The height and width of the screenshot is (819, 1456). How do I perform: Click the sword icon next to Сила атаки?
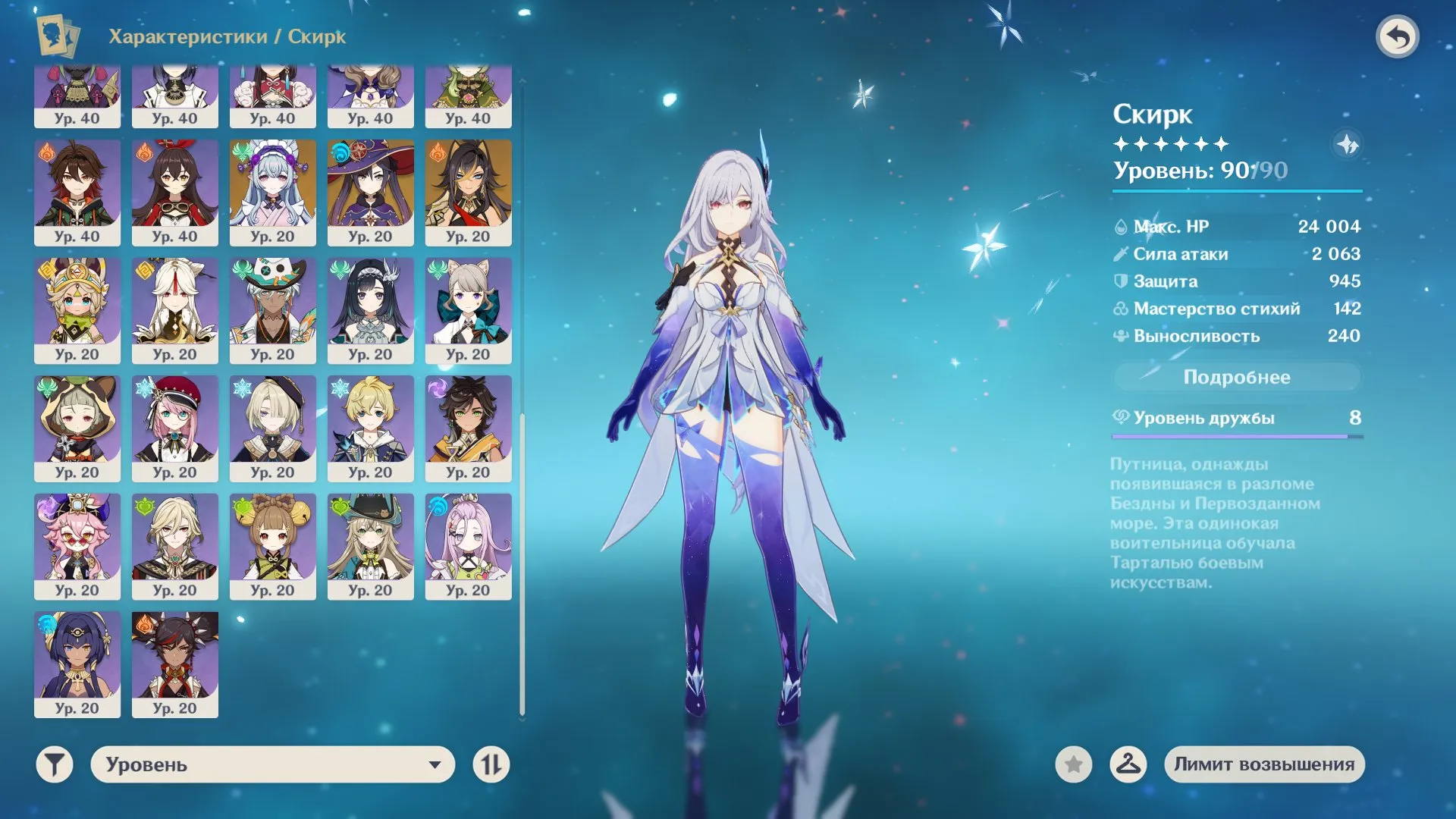tap(1120, 253)
